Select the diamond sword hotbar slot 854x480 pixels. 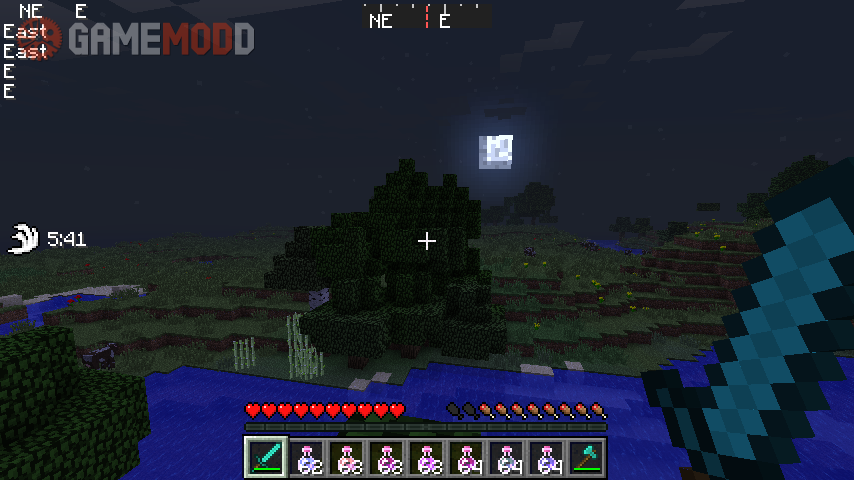pos(266,458)
